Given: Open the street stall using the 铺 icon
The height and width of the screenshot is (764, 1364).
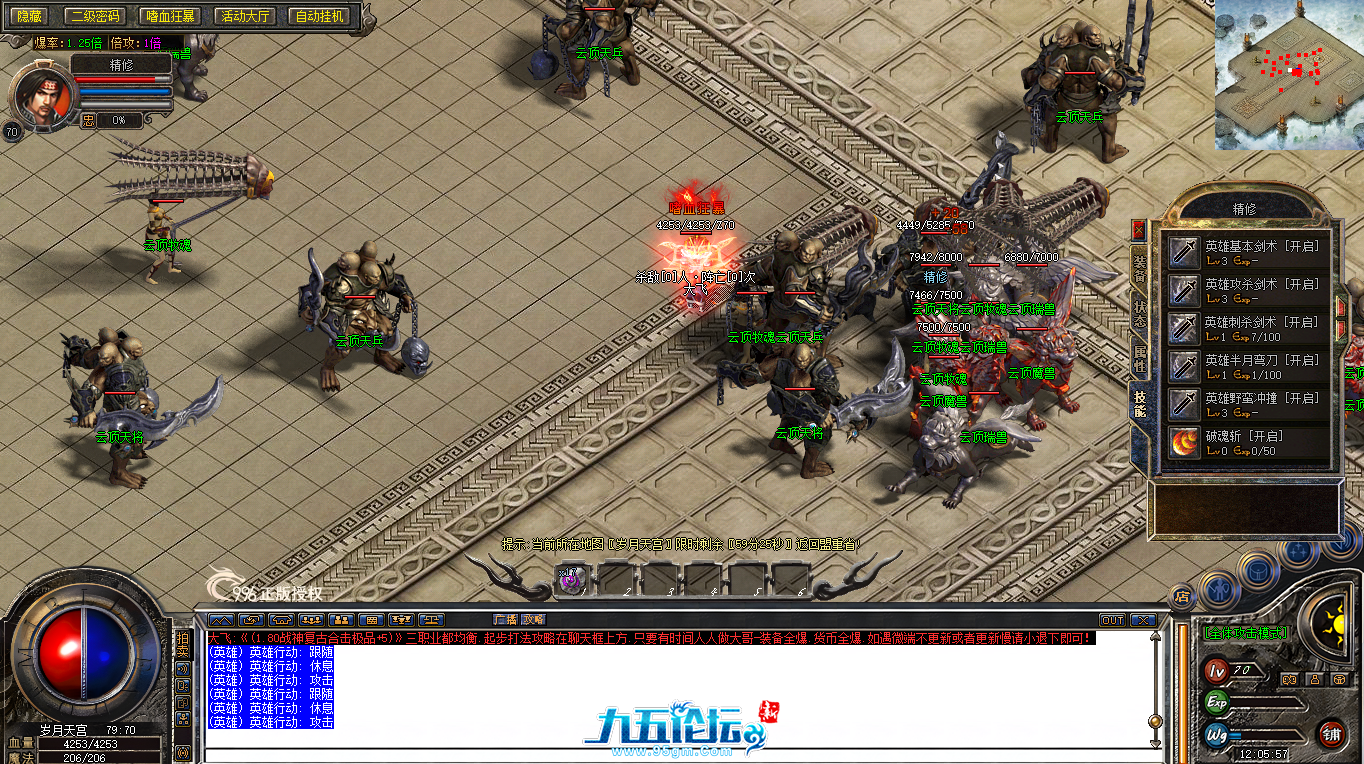Looking at the screenshot, I should 1333,734.
